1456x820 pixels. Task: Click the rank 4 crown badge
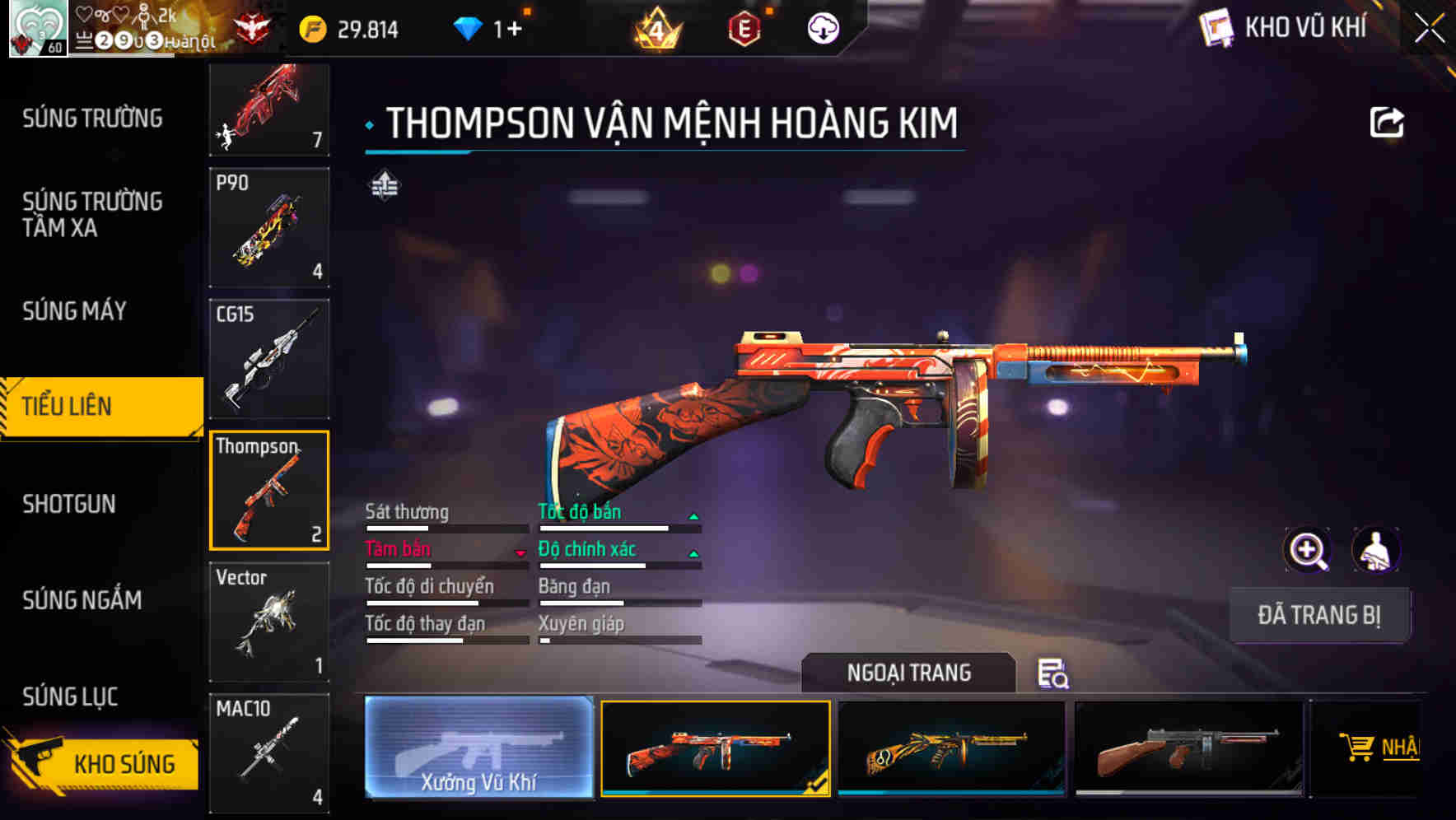coord(658,27)
